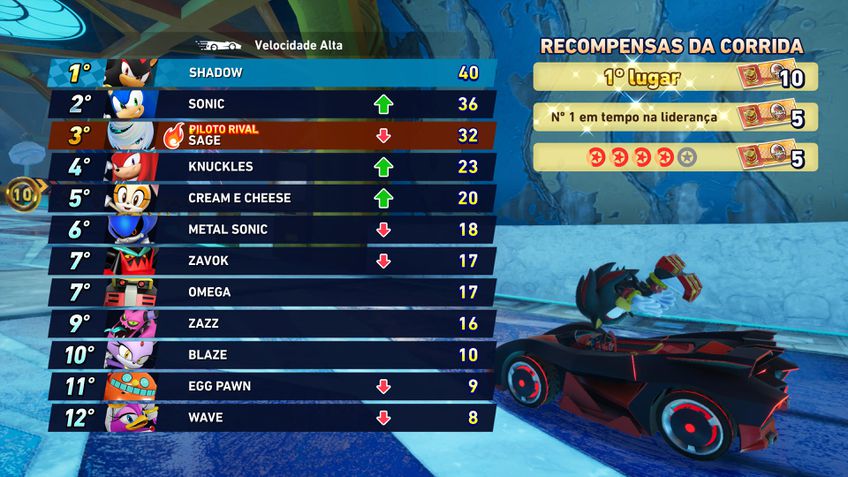Click the N° 1 em tempo na liderança reward
This screenshot has height=477, width=848.
pos(675,117)
